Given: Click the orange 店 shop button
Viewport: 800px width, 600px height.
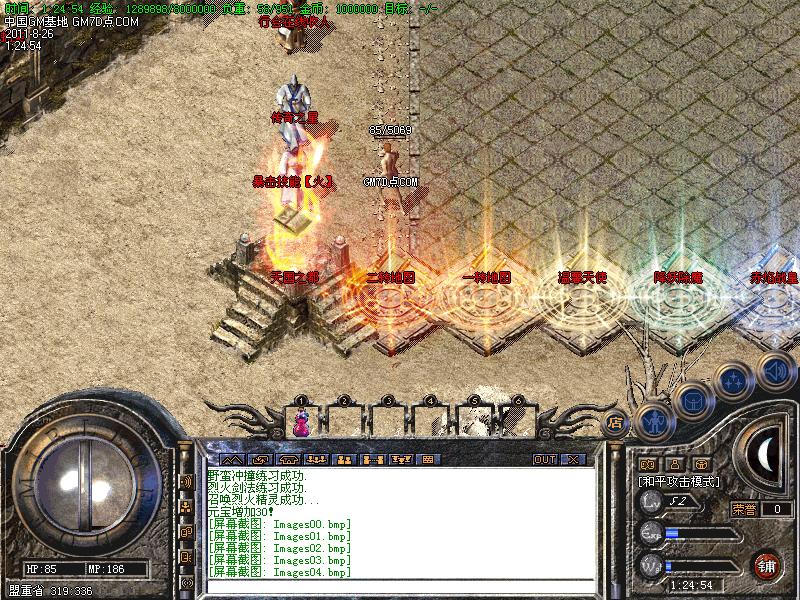Looking at the screenshot, I should pyautogui.click(x=616, y=421).
